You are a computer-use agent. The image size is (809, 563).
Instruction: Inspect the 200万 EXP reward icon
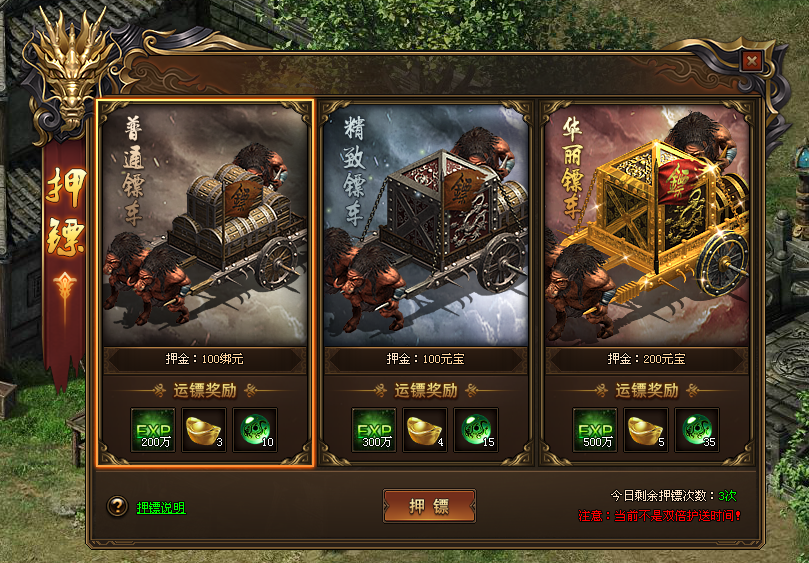click(x=153, y=430)
